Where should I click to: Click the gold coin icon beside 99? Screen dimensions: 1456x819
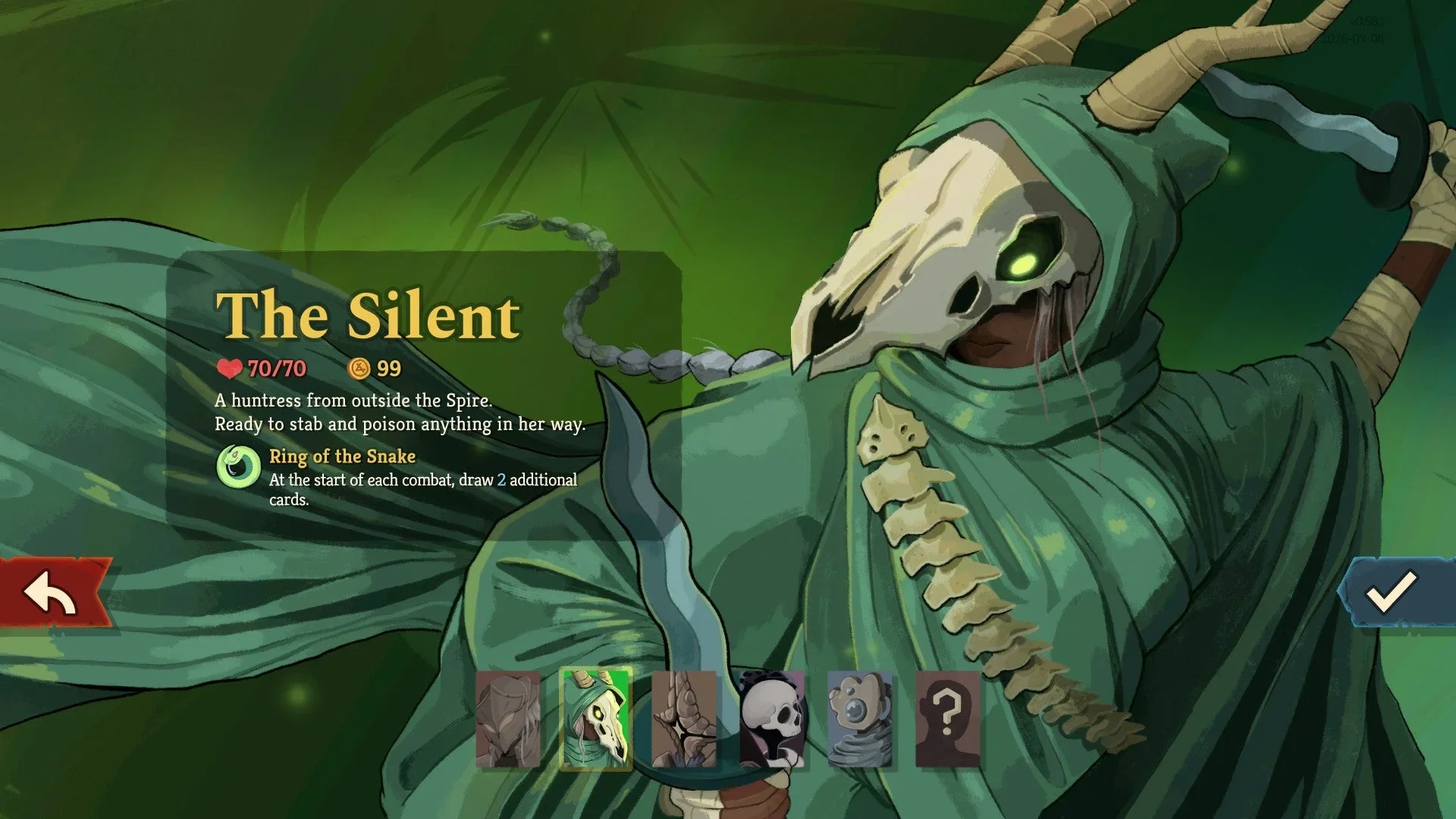359,369
